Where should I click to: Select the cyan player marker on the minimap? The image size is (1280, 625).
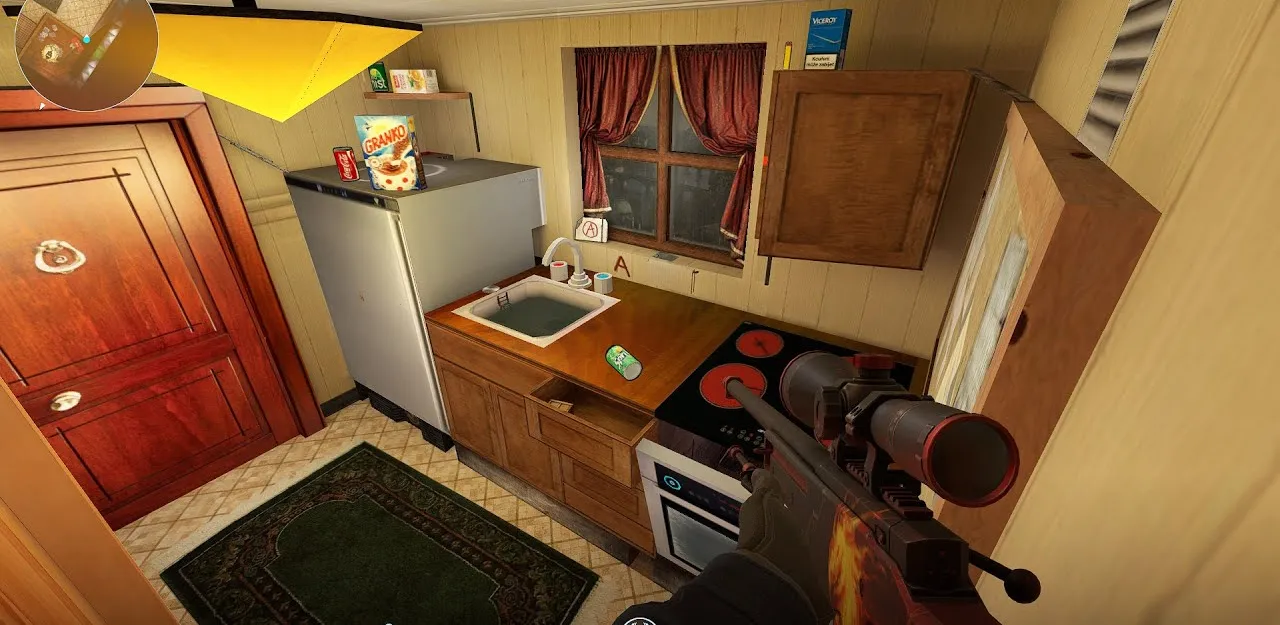pyautogui.click(x=87, y=39)
